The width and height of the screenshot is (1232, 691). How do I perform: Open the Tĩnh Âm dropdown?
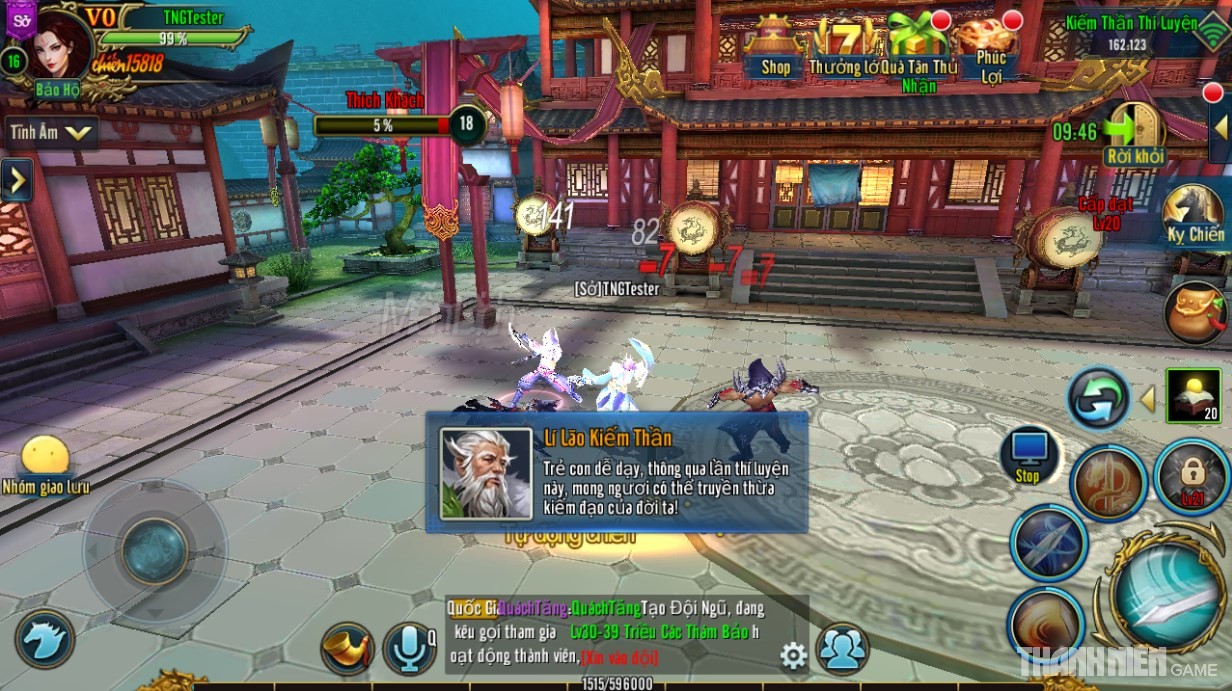tap(53, 132)
